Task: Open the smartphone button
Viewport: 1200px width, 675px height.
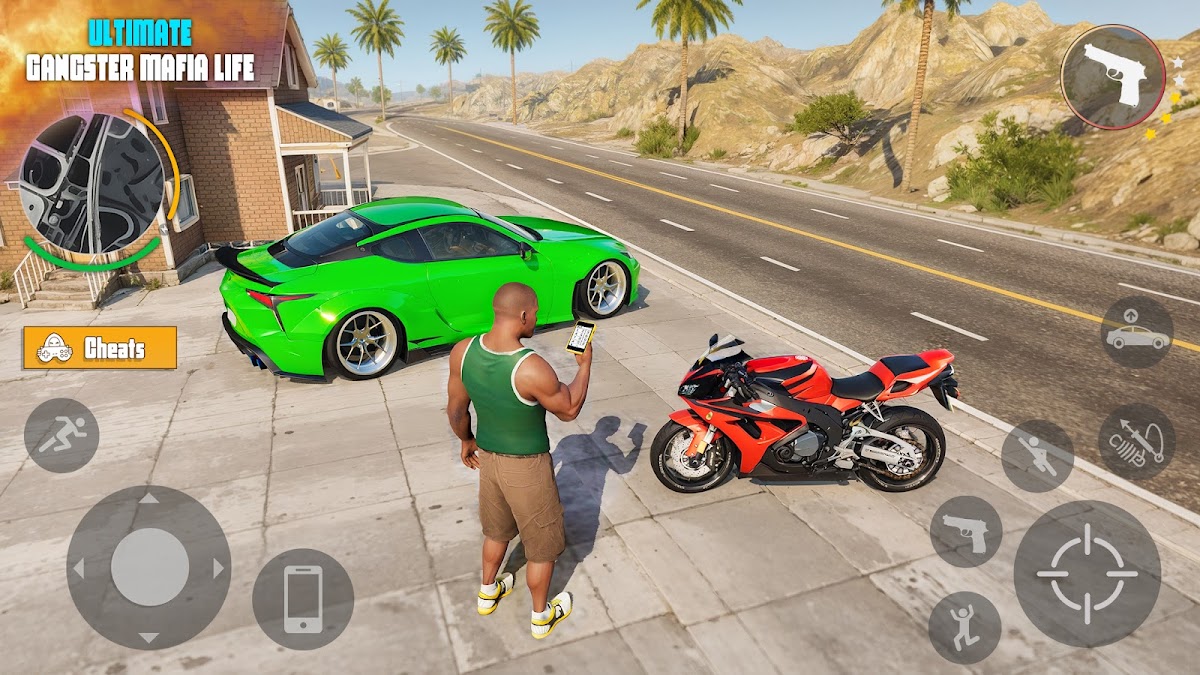Action: click(x=303, y=599)
